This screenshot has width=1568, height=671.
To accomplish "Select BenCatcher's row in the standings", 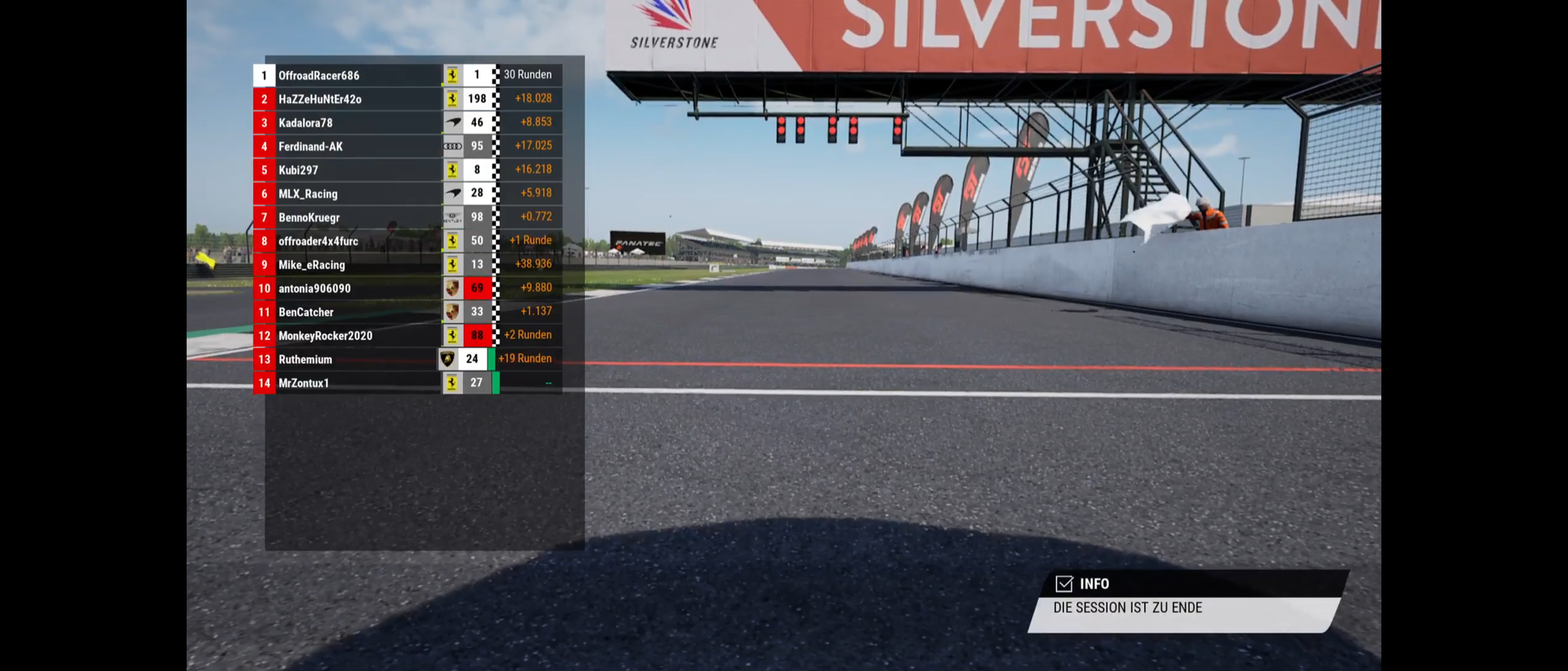I will point(305,313).
